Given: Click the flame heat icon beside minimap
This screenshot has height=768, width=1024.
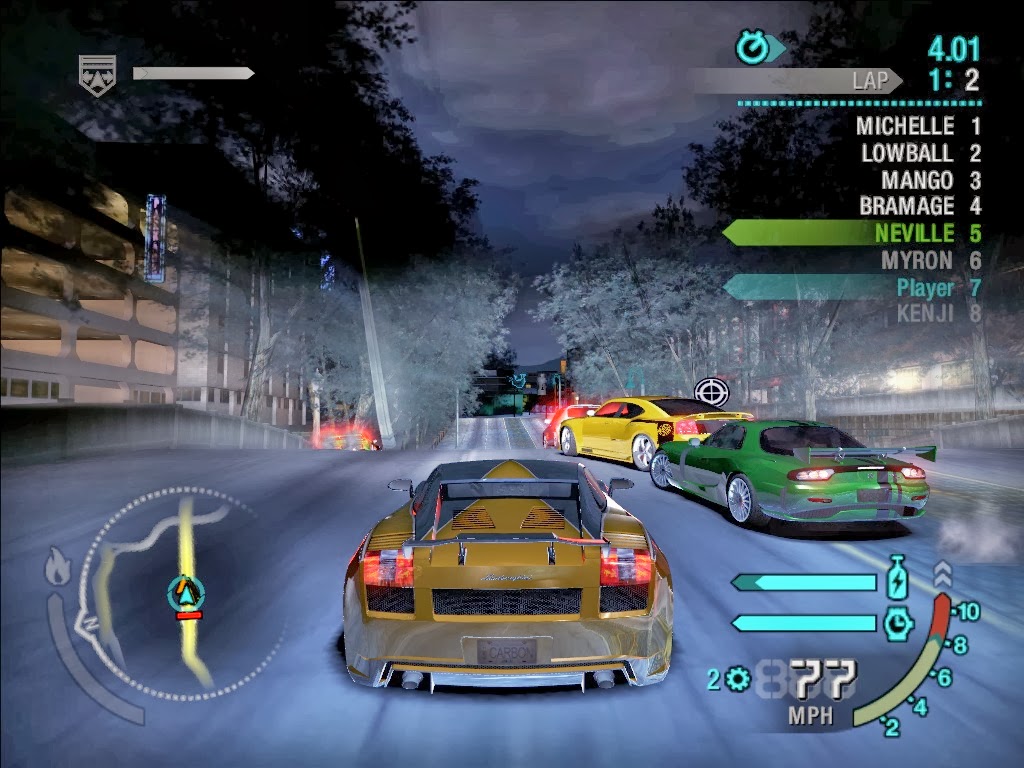Looking at the screenshot, I should coord(58,570).
